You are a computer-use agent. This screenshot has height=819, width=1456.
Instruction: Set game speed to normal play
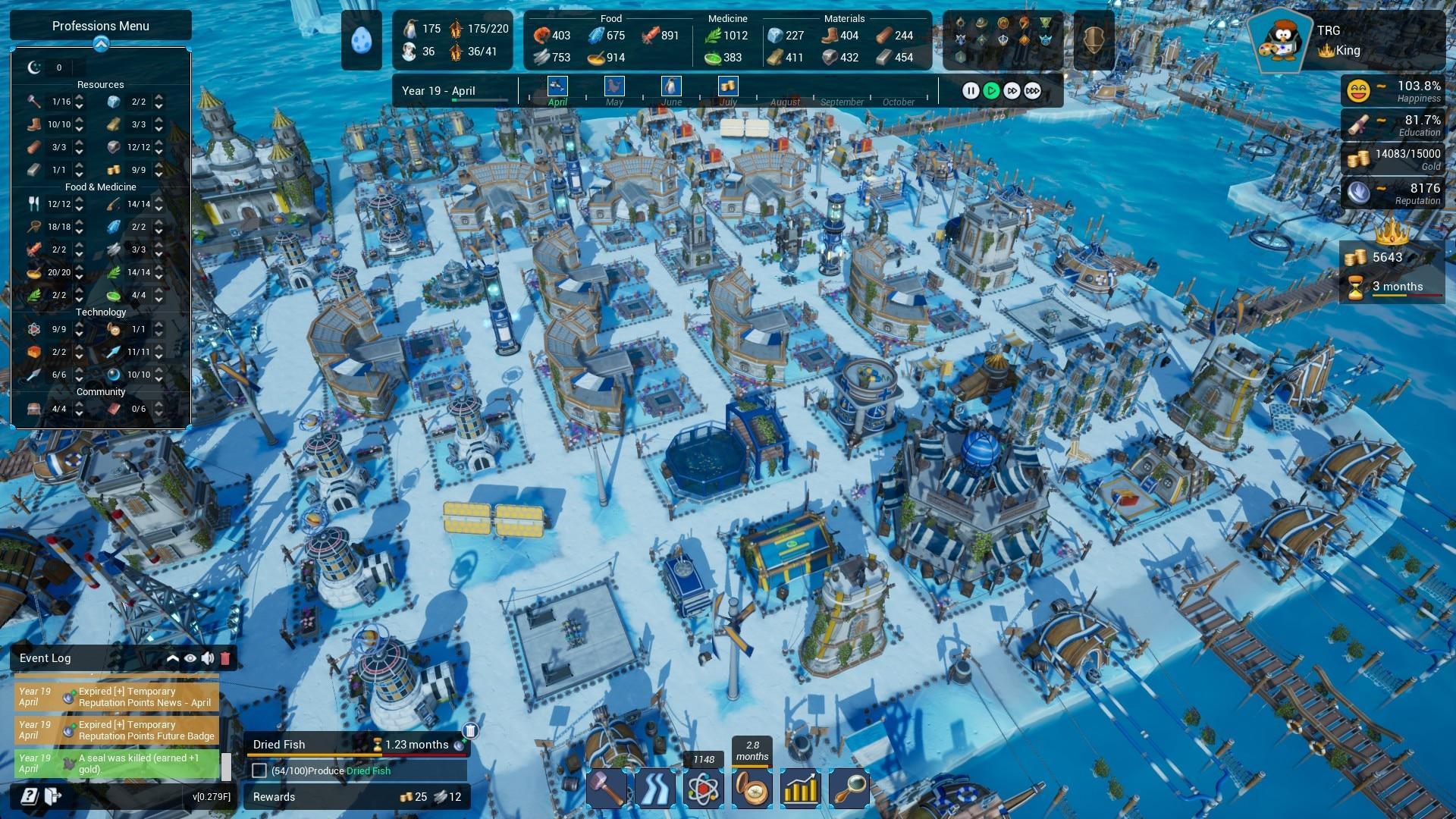pyautogui.click(x=991, y=91)
